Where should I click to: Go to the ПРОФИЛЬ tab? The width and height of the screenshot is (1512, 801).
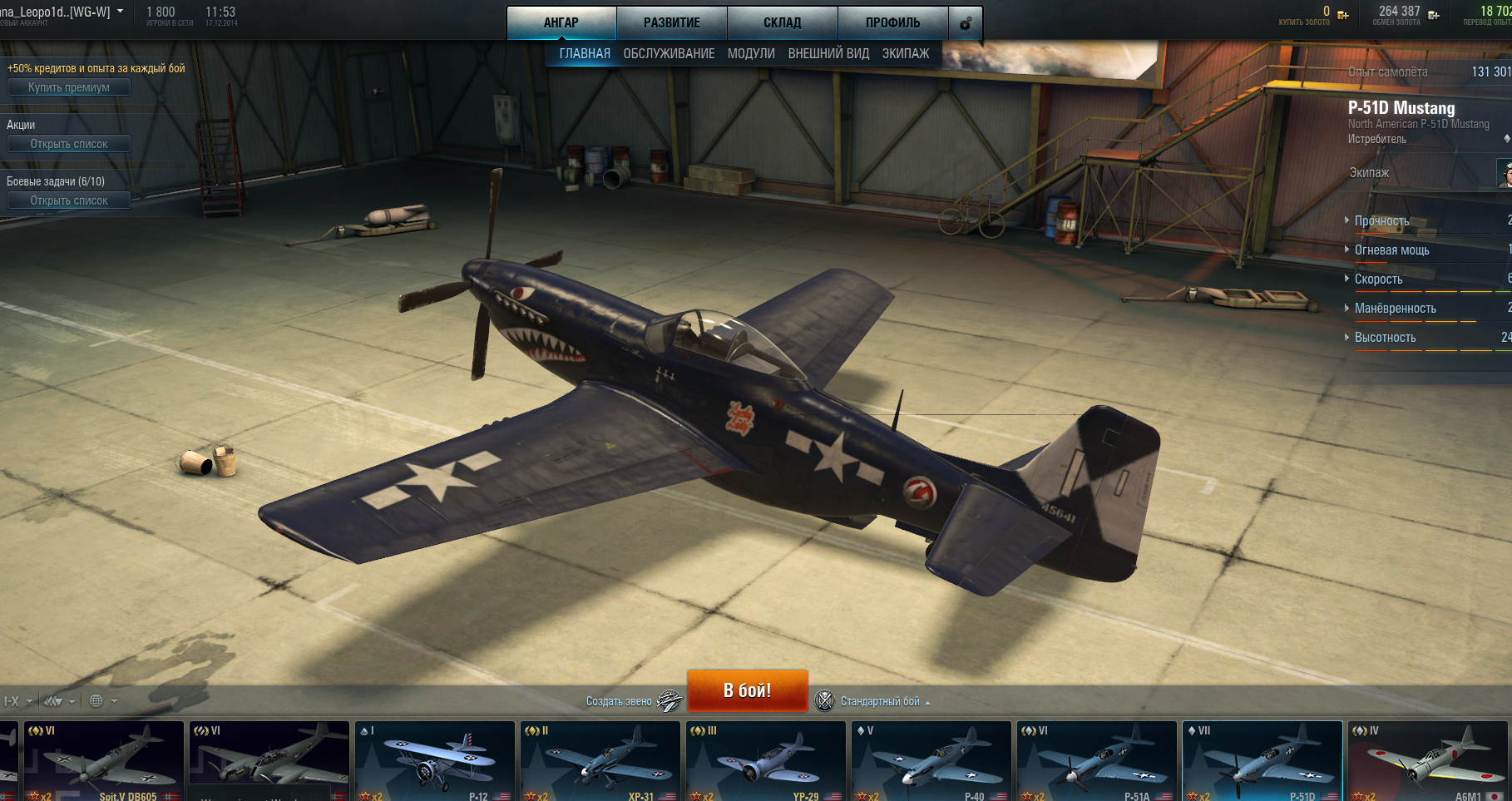pyautogui.click(x=892, y=22)
